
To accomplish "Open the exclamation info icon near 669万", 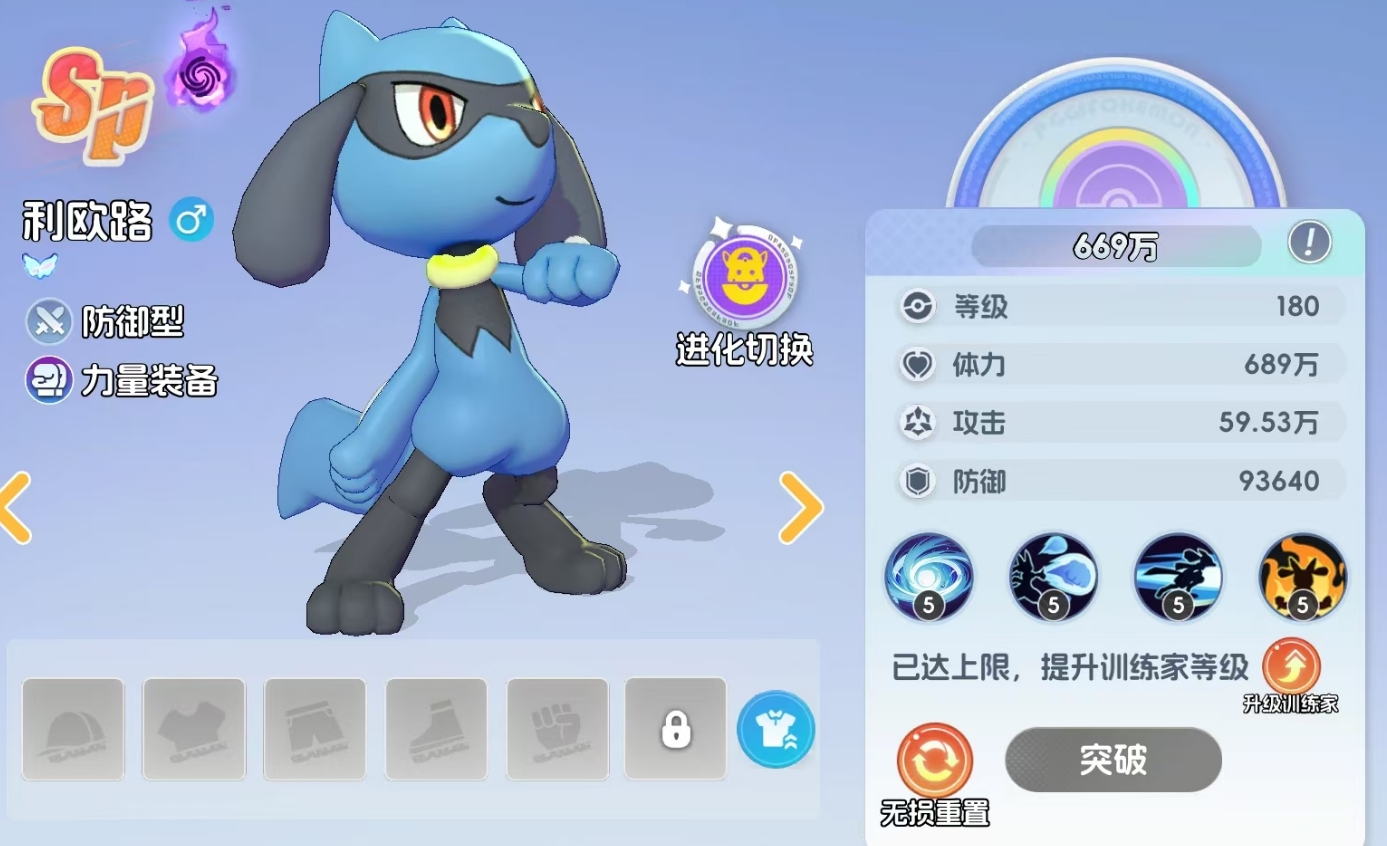I will coord(1311,241).
